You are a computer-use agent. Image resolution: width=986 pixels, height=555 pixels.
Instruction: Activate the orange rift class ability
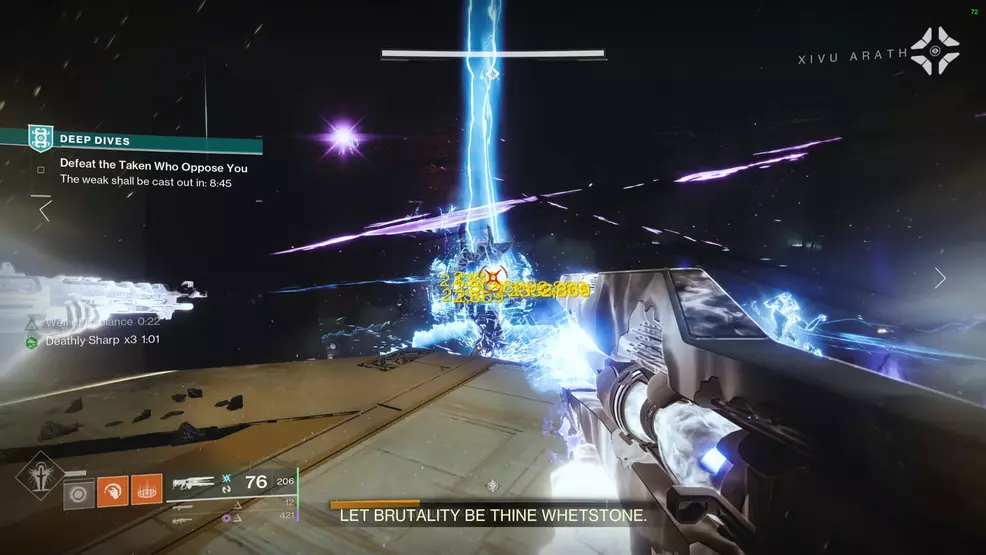point(146,490)
